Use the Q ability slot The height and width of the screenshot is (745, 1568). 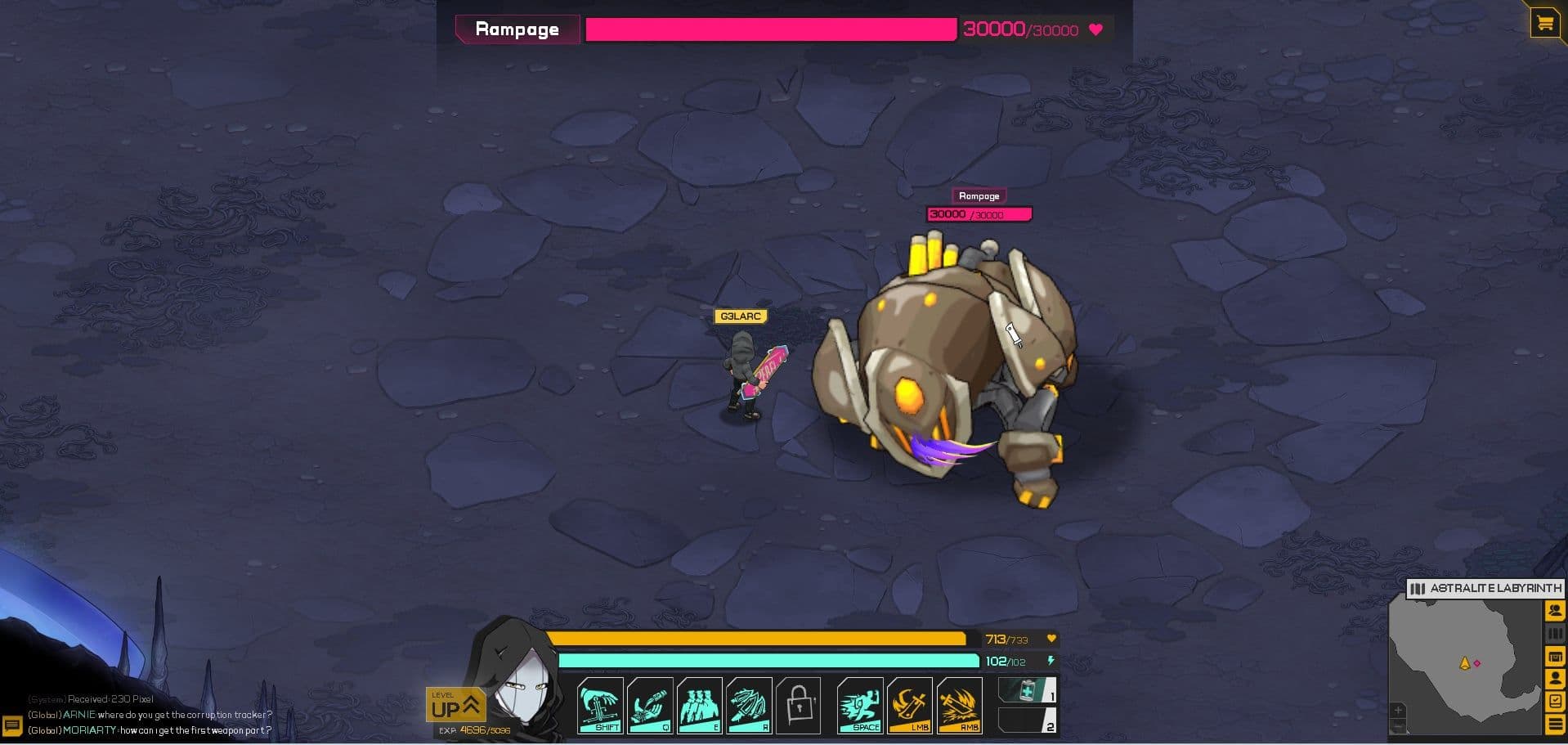point(650,706)
